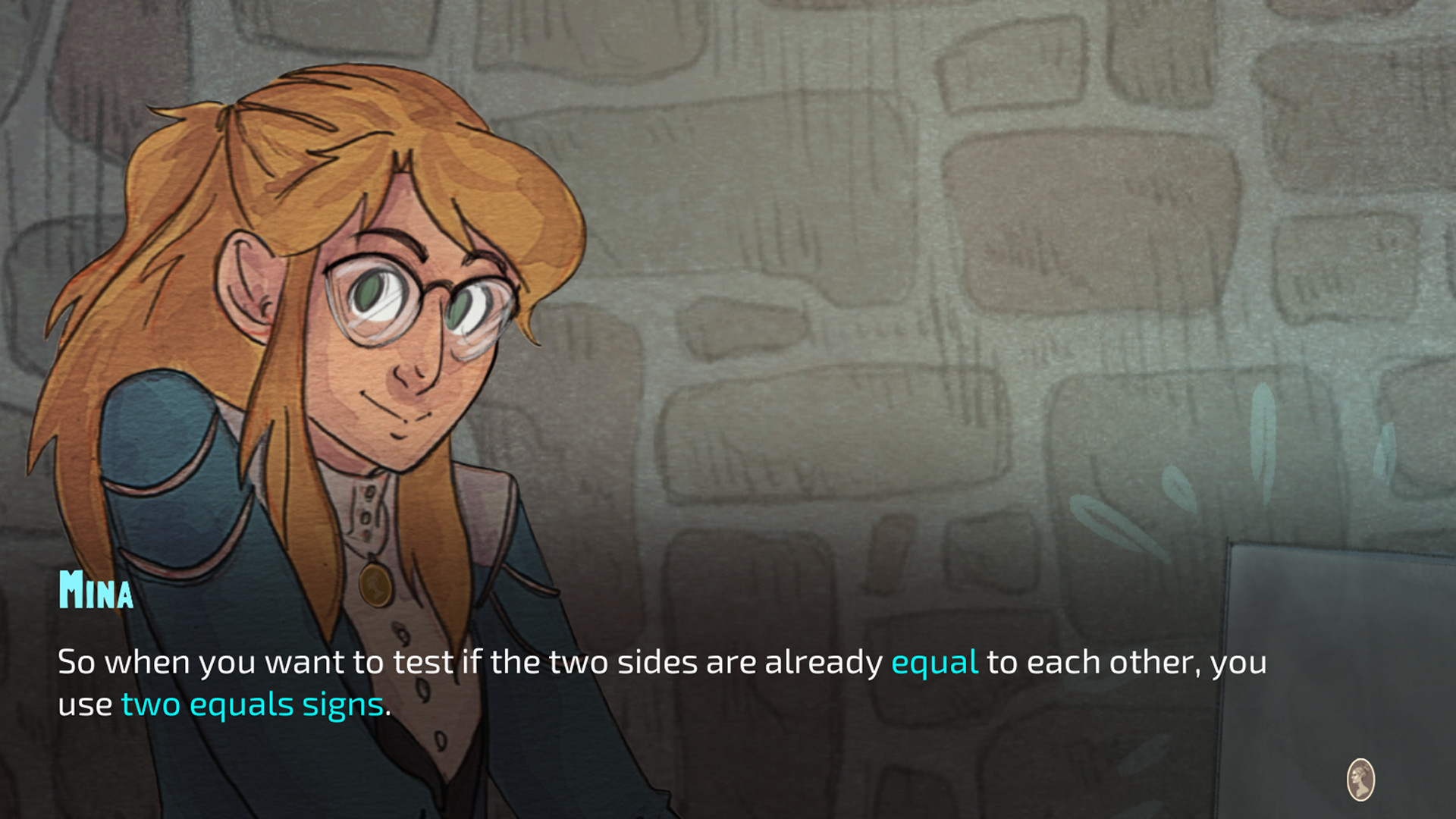Click Mina's character sprite
Viewport: 1456px width, 819px height.
(318, 379)
